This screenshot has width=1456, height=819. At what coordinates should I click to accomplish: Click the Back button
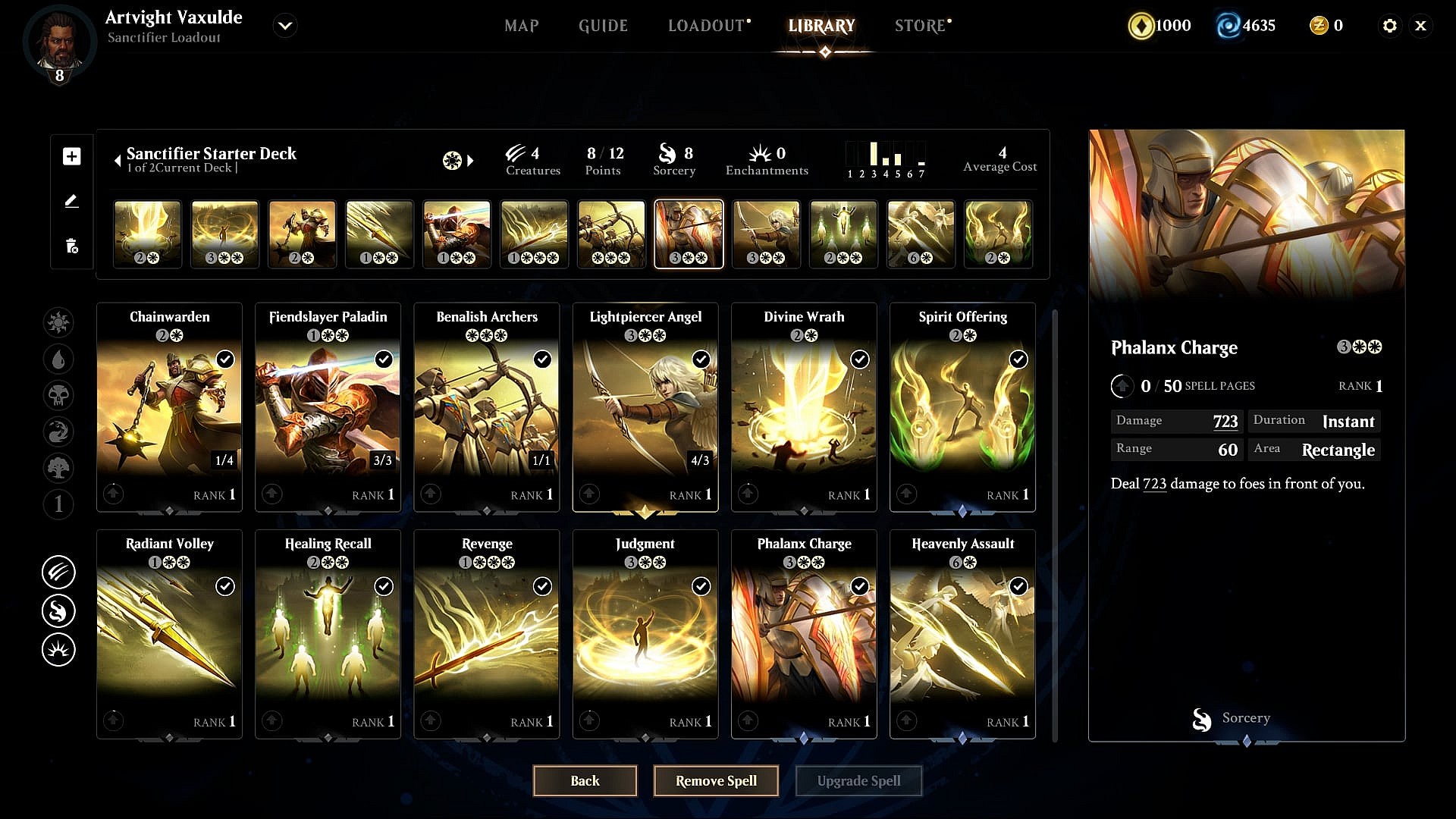tap(585, 780)
